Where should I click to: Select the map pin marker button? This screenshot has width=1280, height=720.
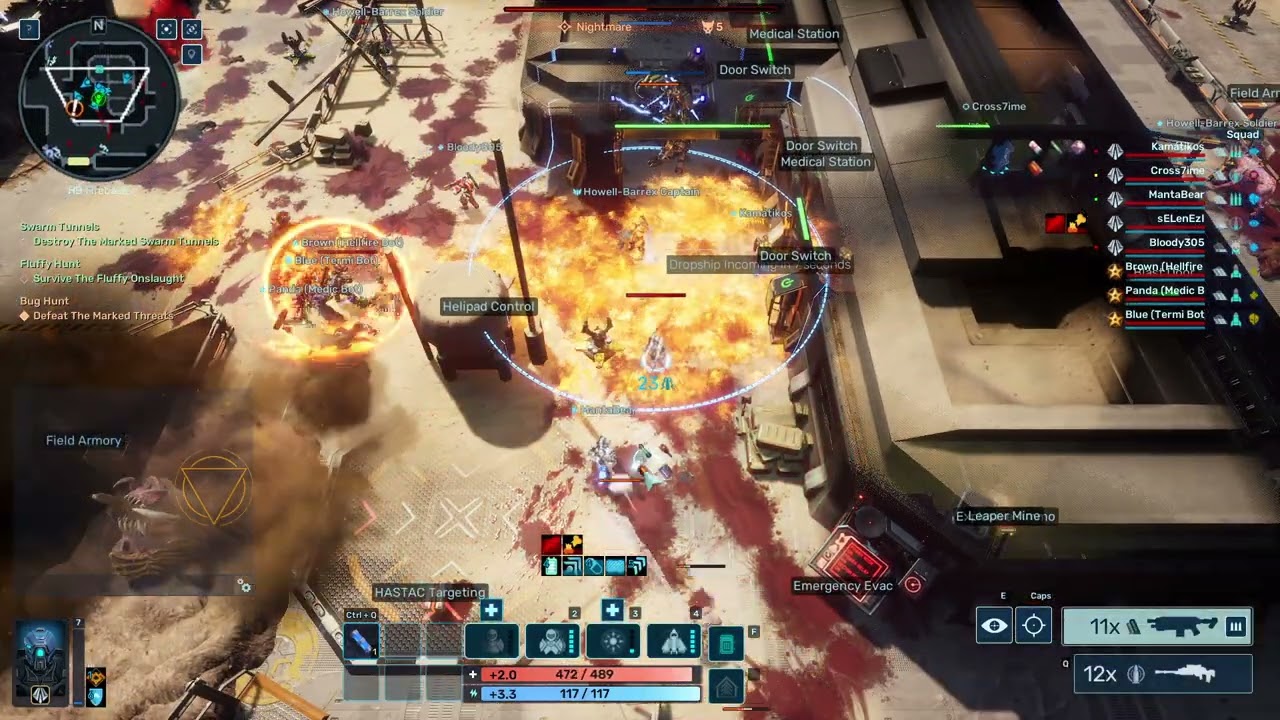click(192, 53)
